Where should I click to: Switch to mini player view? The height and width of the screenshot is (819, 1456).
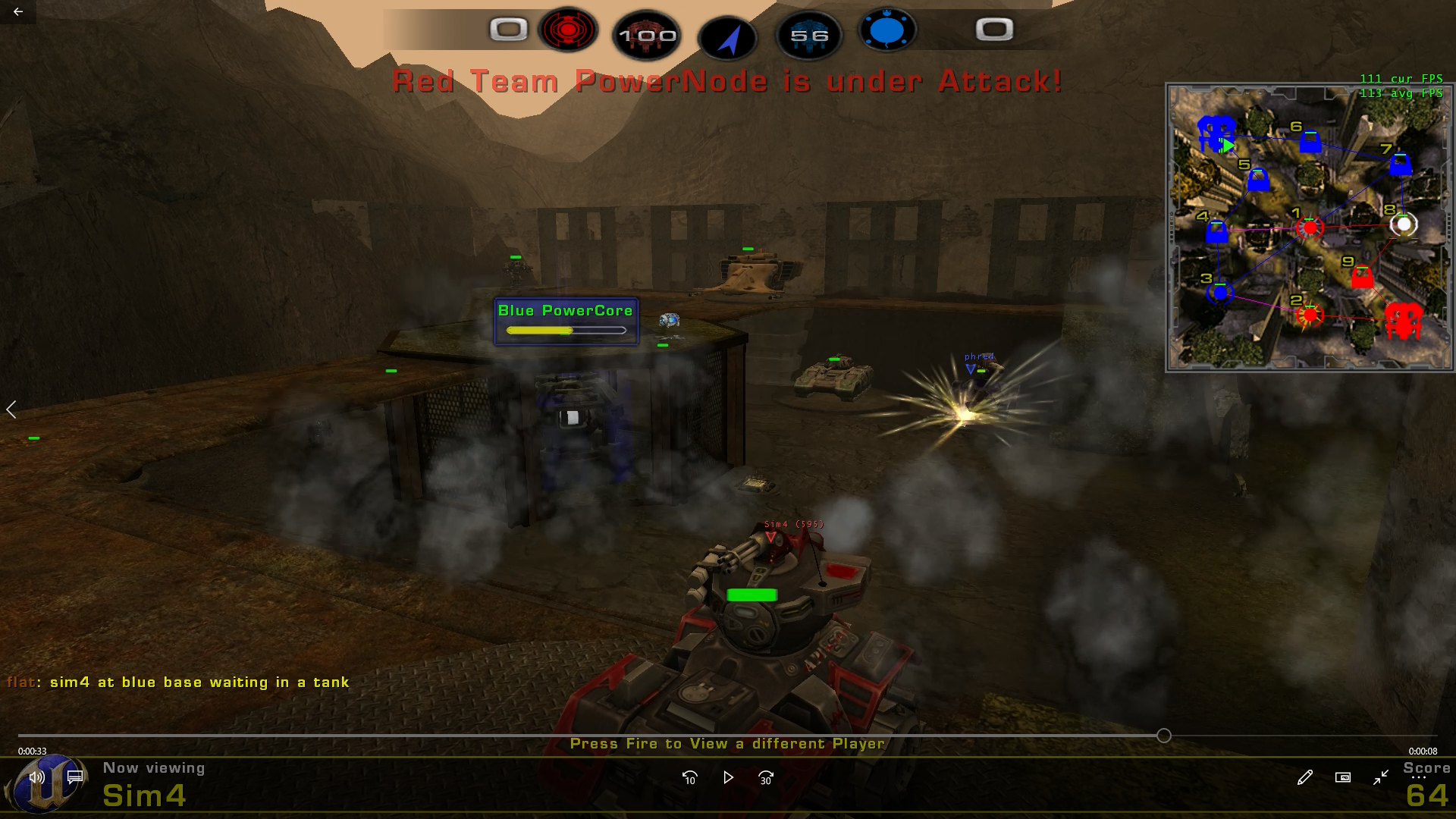(x=1342, y=777)
